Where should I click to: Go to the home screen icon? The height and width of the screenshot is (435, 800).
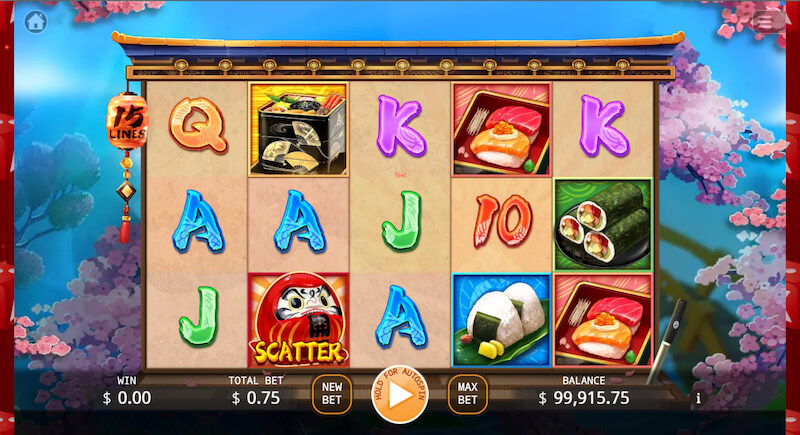pyautogui.click(x=36, y=21)
